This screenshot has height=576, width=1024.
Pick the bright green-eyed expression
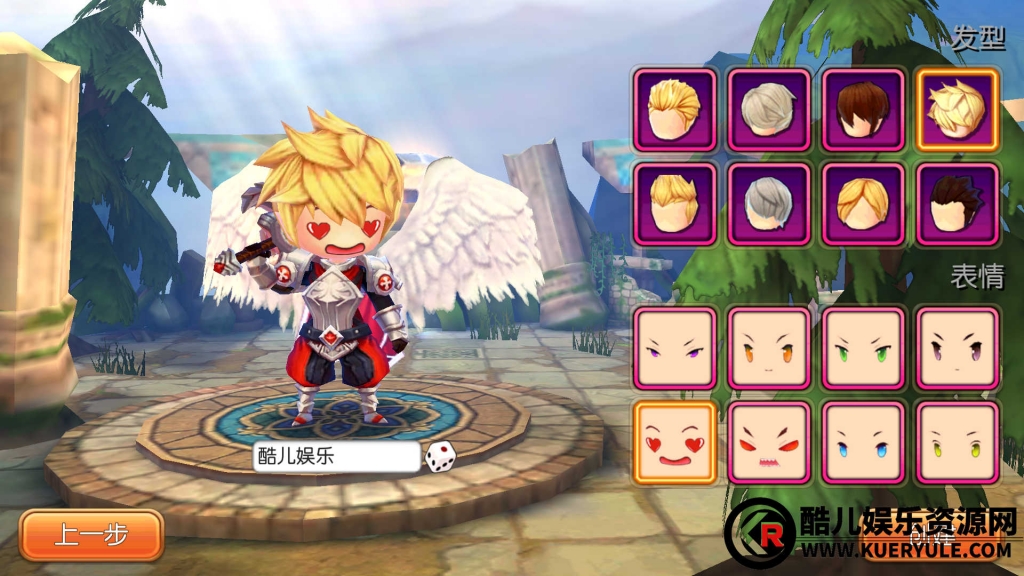pos(864,348)
